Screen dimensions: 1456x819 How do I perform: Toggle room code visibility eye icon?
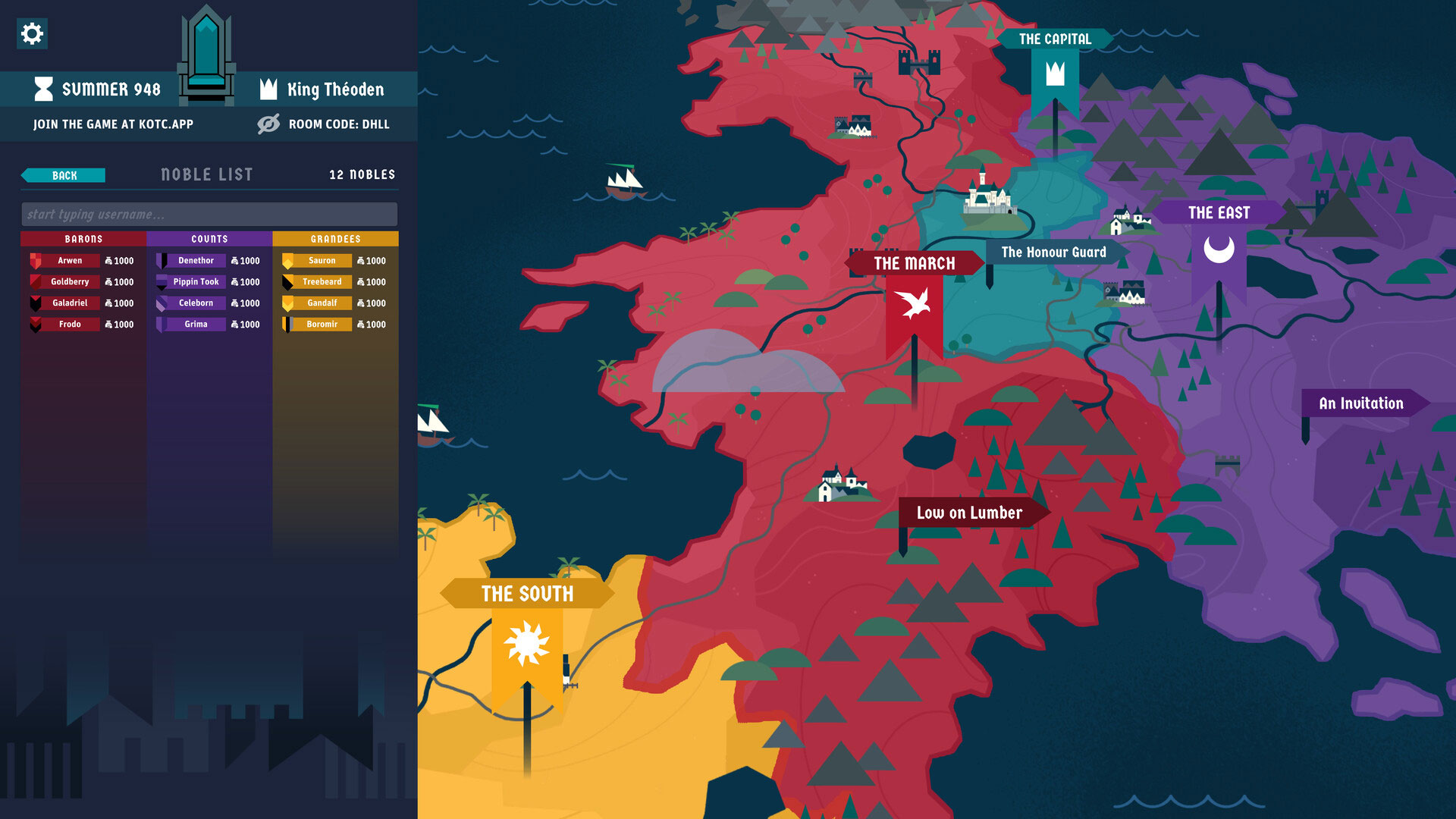coord(268,124)
